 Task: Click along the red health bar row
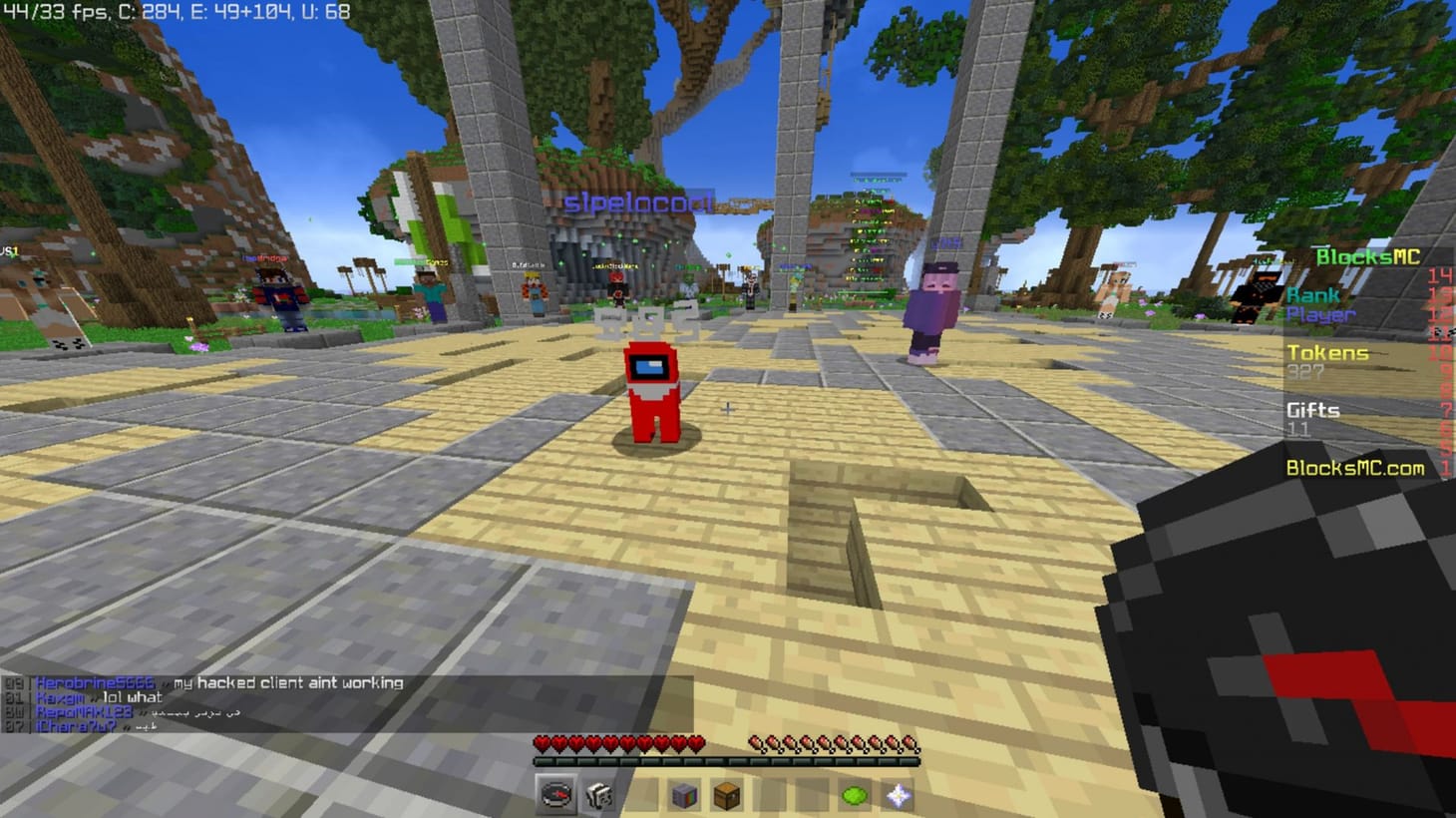(x=618, y=741)
